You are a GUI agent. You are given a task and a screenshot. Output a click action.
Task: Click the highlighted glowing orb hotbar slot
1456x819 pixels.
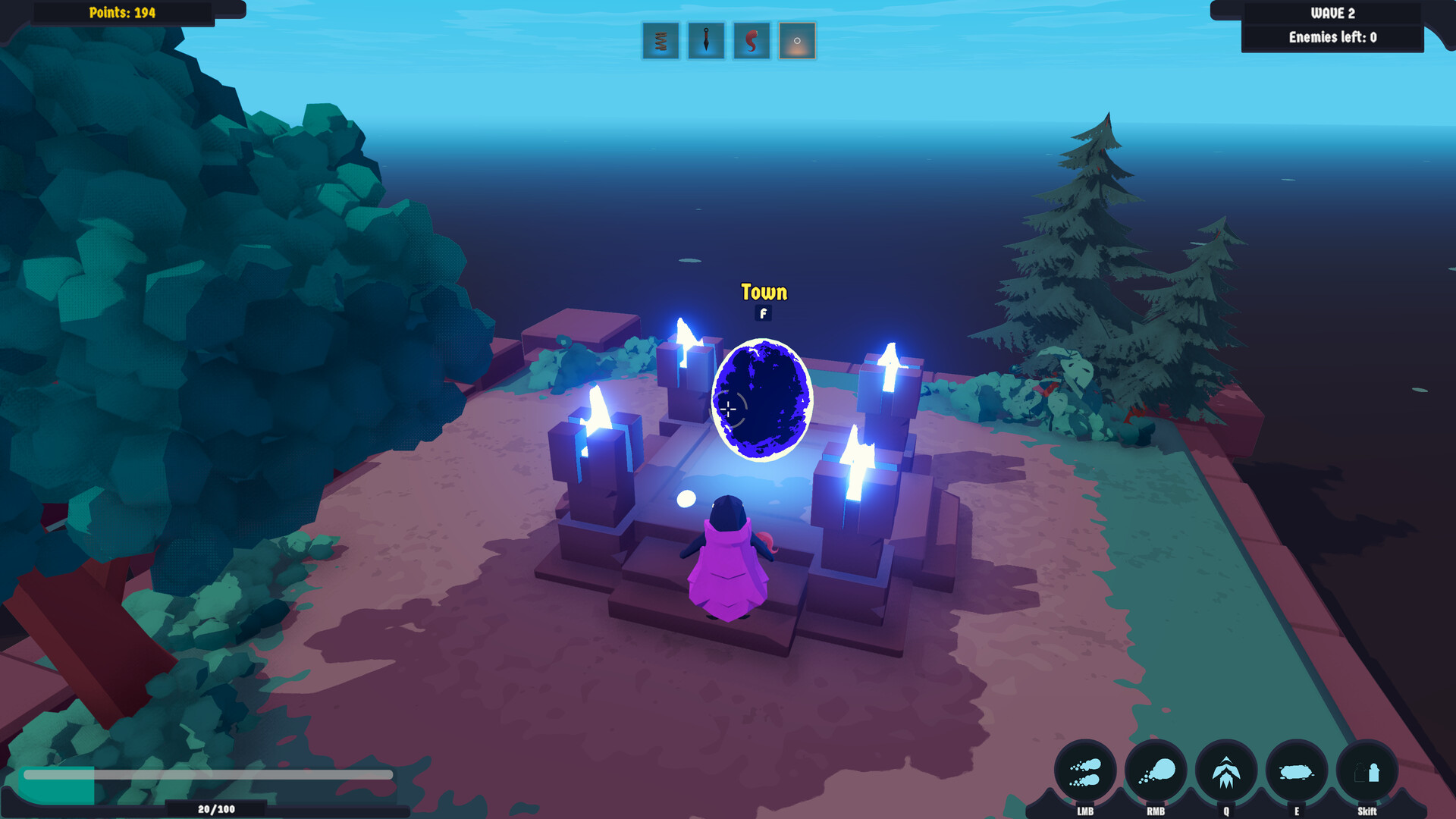pos(795,42)
